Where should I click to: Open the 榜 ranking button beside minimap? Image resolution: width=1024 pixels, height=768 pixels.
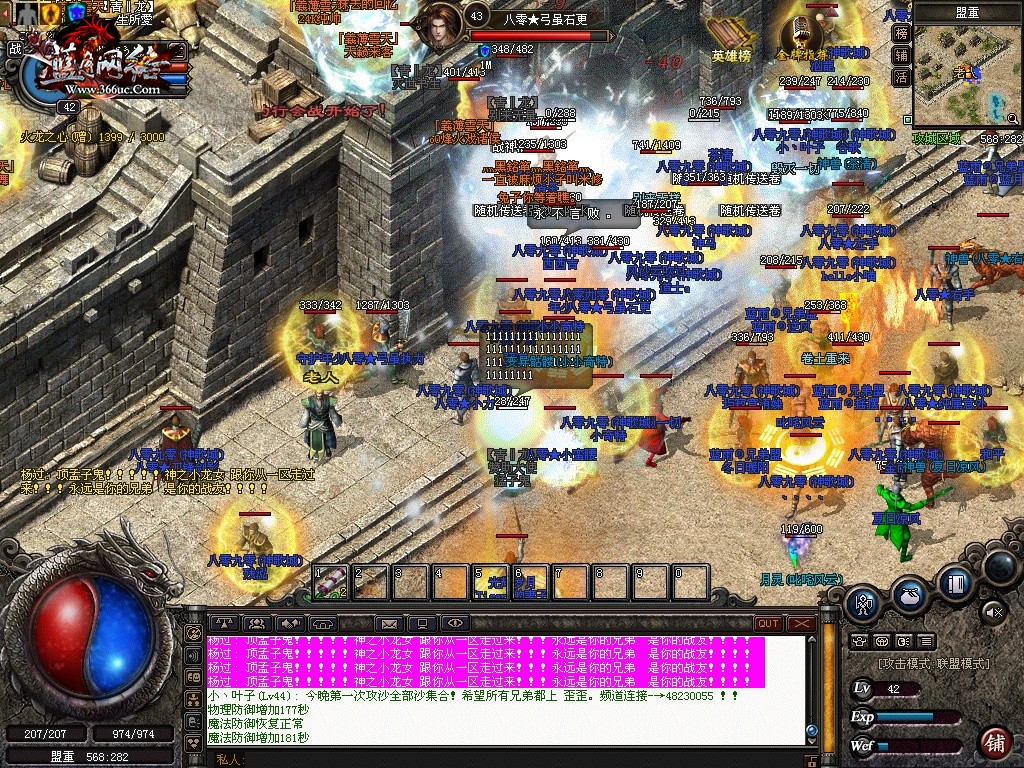pyautogui.click(x=901, y=33)
